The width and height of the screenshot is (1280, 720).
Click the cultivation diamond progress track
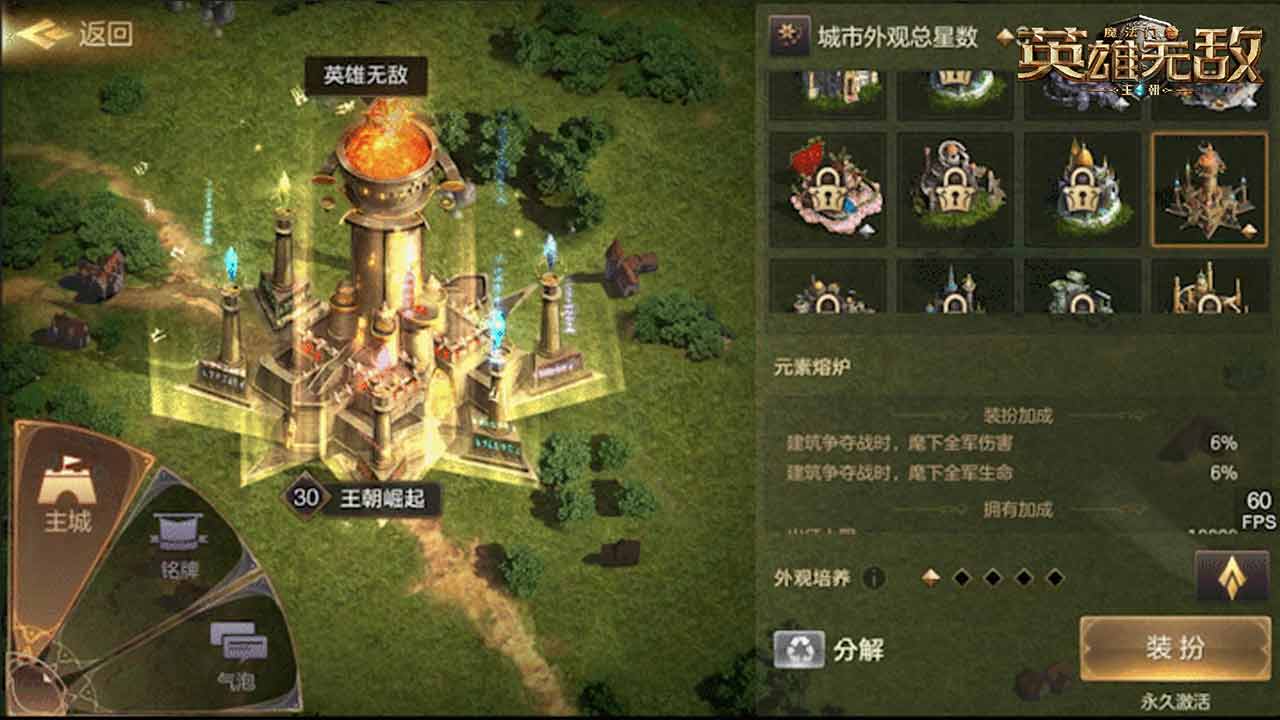pos(993,575)
